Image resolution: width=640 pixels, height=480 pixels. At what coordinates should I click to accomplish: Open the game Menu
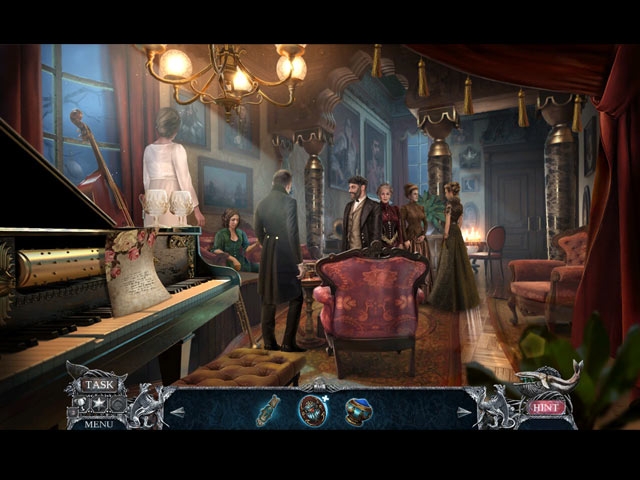[x=98, y=423]
